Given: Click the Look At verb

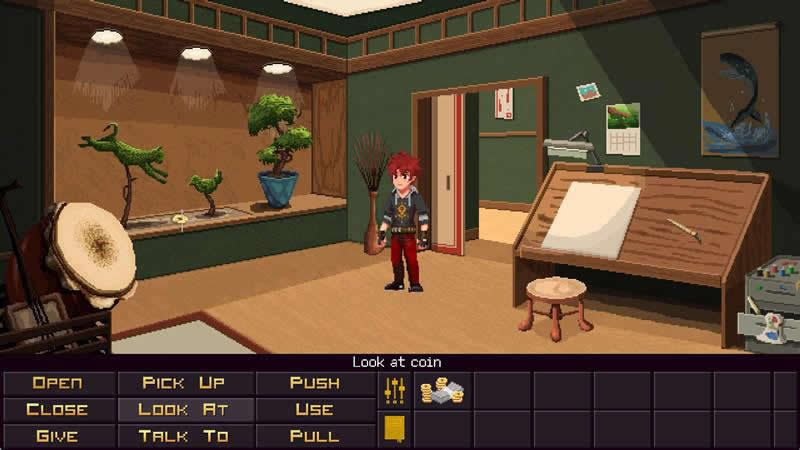Looking at the screenshot, I should 184,409.
